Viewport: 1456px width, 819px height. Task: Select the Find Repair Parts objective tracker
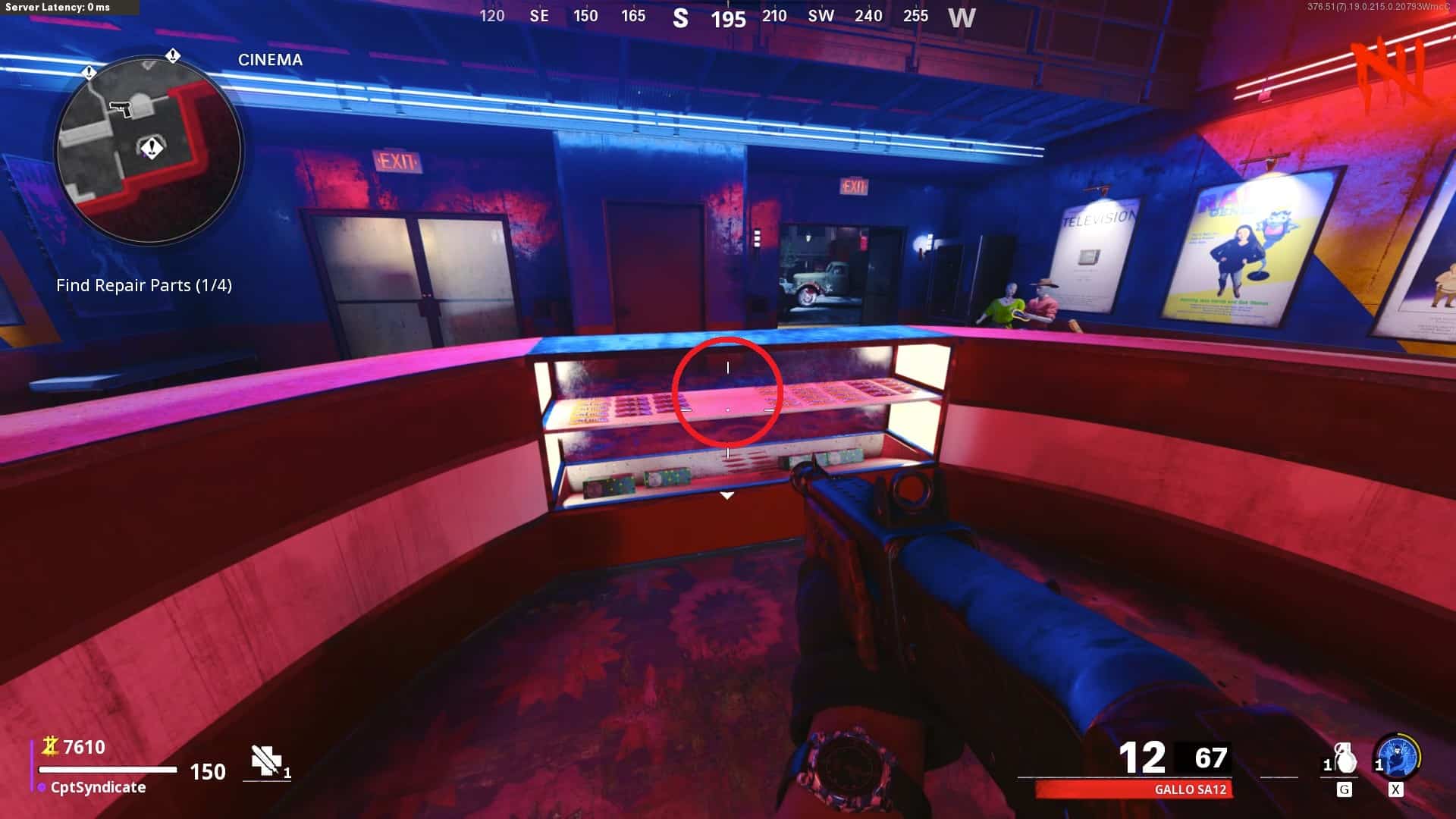144,286
